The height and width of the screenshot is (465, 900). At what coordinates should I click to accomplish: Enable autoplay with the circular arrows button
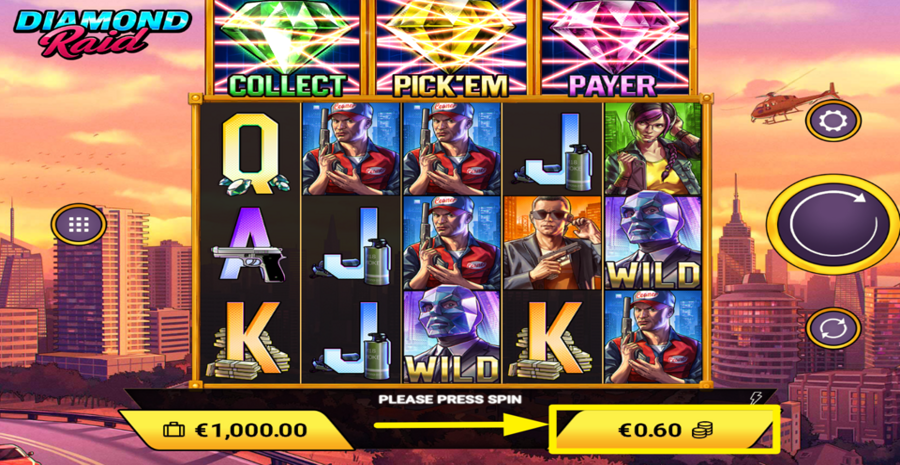[832, 328]
